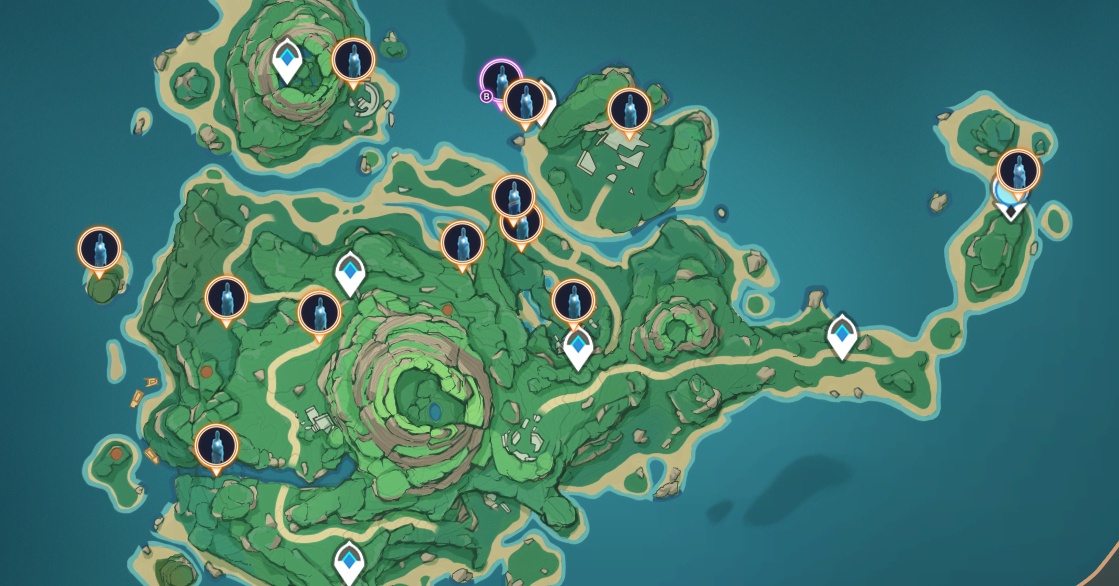
Task: Click the teleport waypoint on the northwestern island
Action: click(x=288, y=59)
